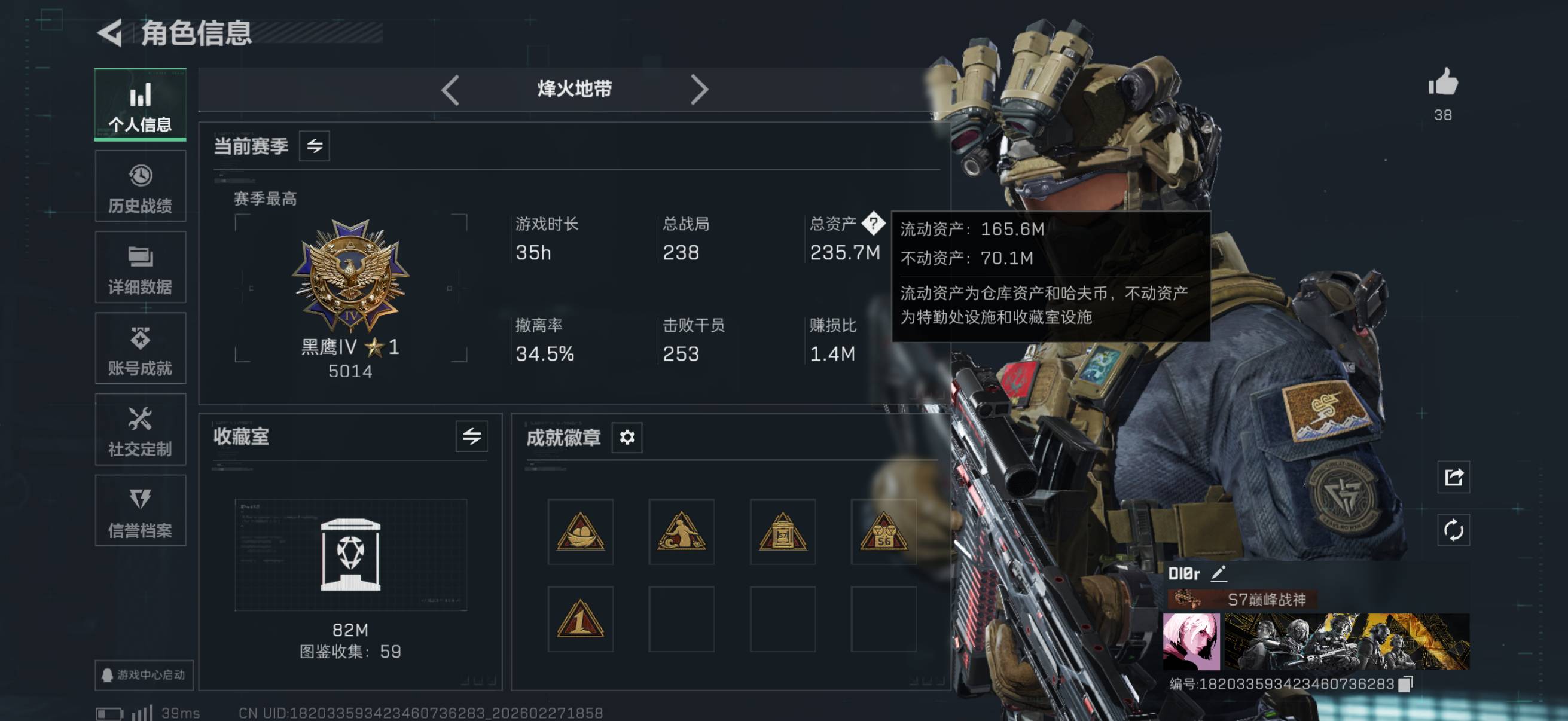1568x721 pixels.
Task: Select the 个人信息 tab
Action: tap(140, 105)
